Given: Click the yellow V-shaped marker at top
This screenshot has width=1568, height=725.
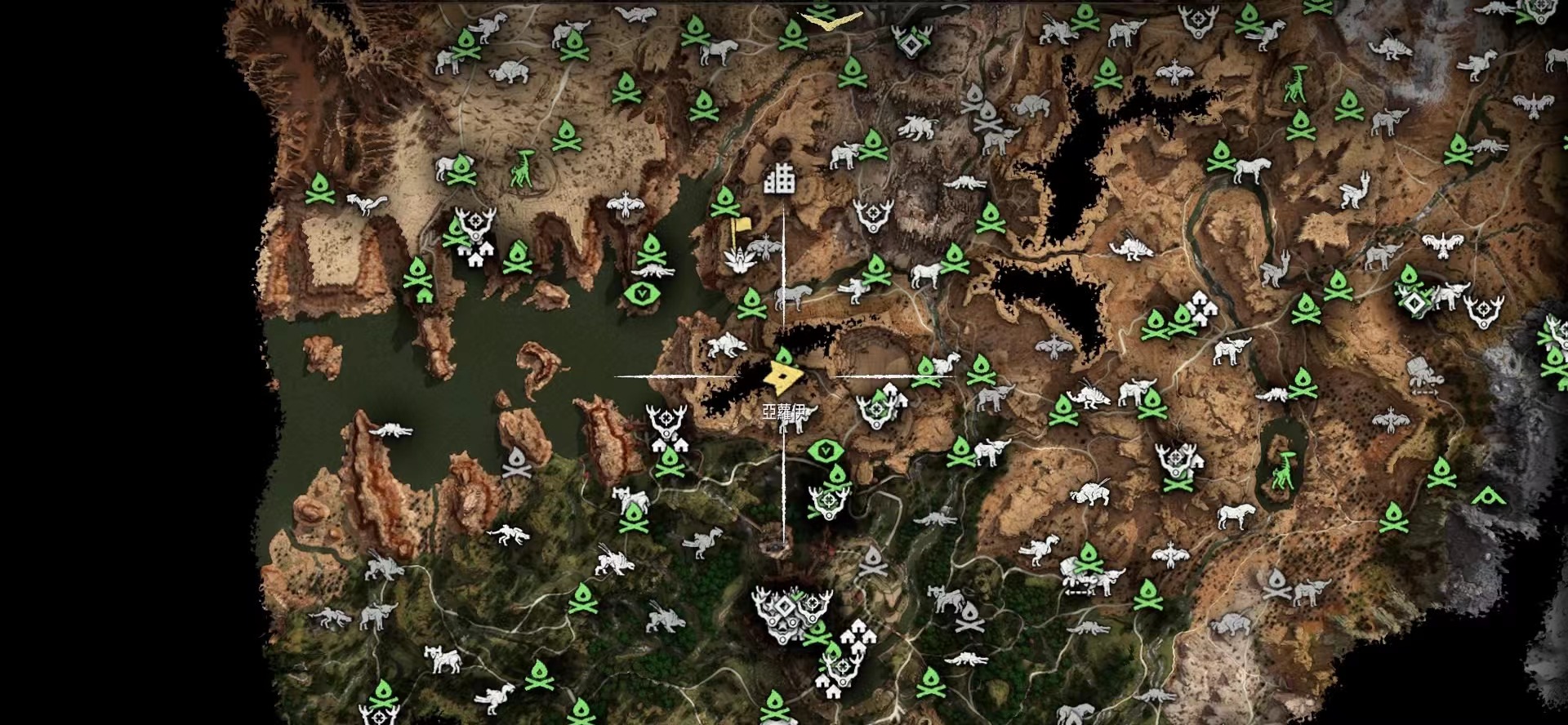Looking at the screenshot, I should (831, 20).
